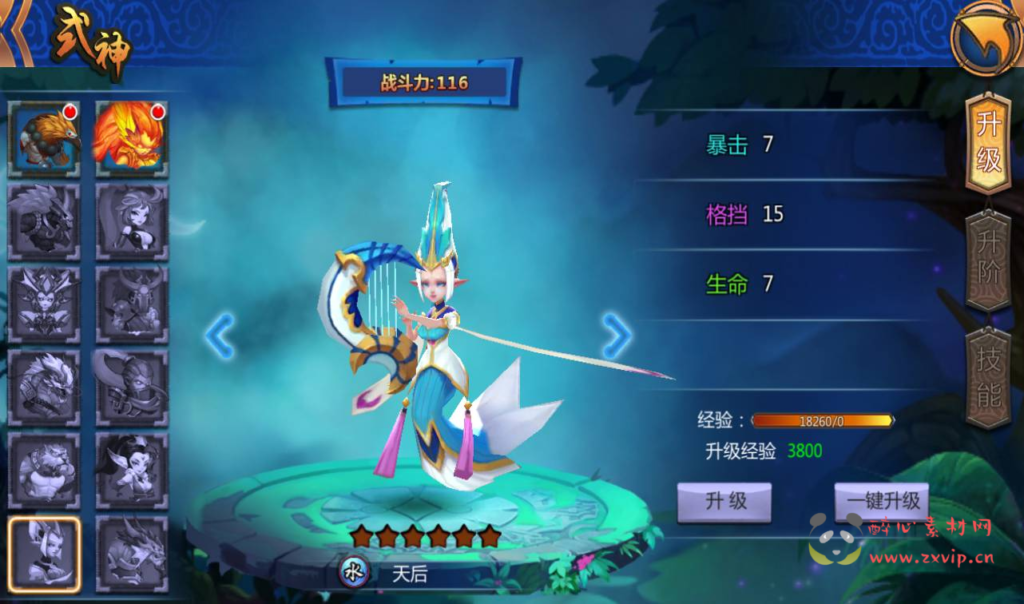
Task: Switch to the 升级 tab
Action: [988, 142]
